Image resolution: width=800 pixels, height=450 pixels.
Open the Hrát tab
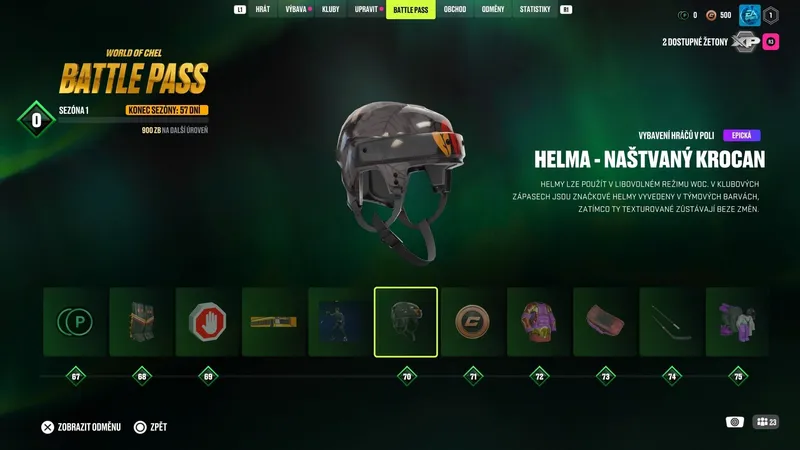(x=263, y=10)
